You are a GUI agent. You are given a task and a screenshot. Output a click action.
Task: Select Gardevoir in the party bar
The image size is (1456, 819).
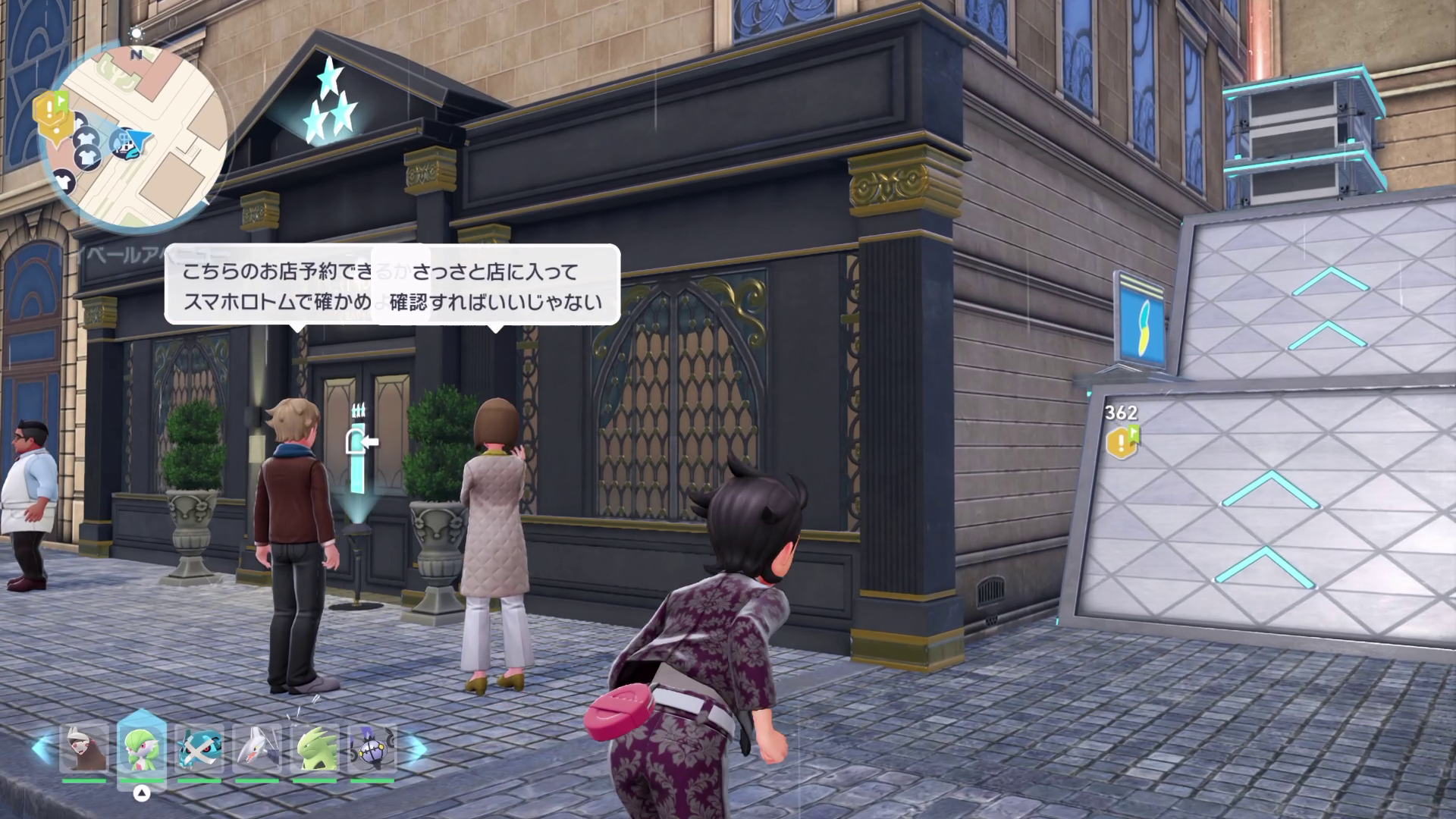coord(142,748)
